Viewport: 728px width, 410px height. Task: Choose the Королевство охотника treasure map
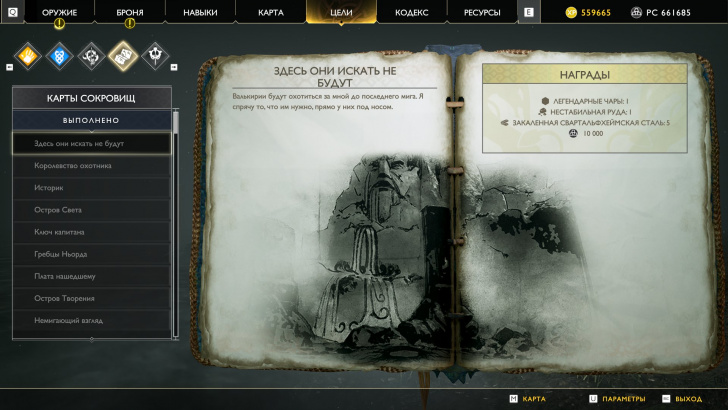[x=91, y=165]
